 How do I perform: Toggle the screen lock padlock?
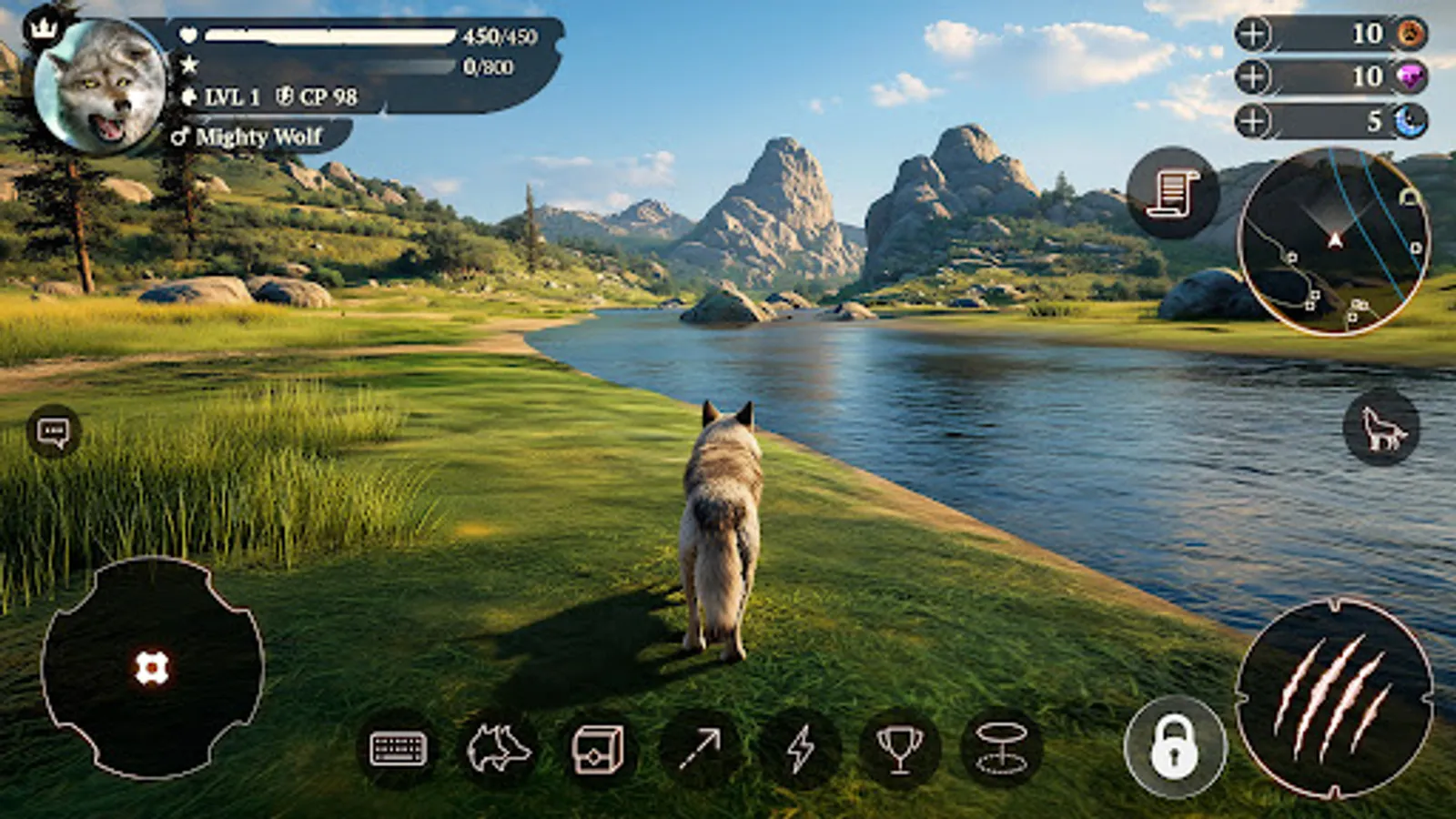pyautogui.click(x=1174, y=746)
